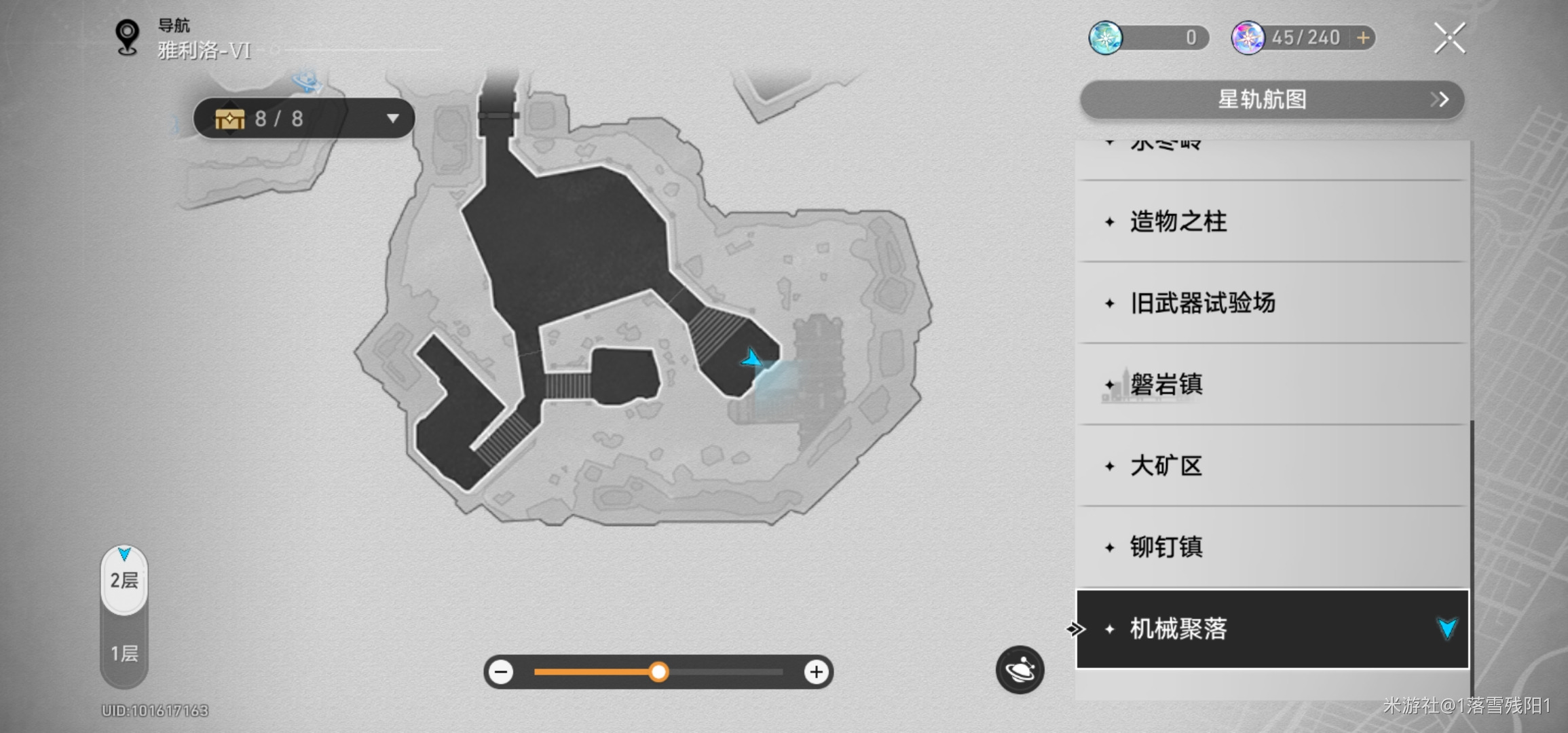Click the orange zoom slider handle
Image resolution: width=1568 pixels, height=733 pixels.
(658, 672)
